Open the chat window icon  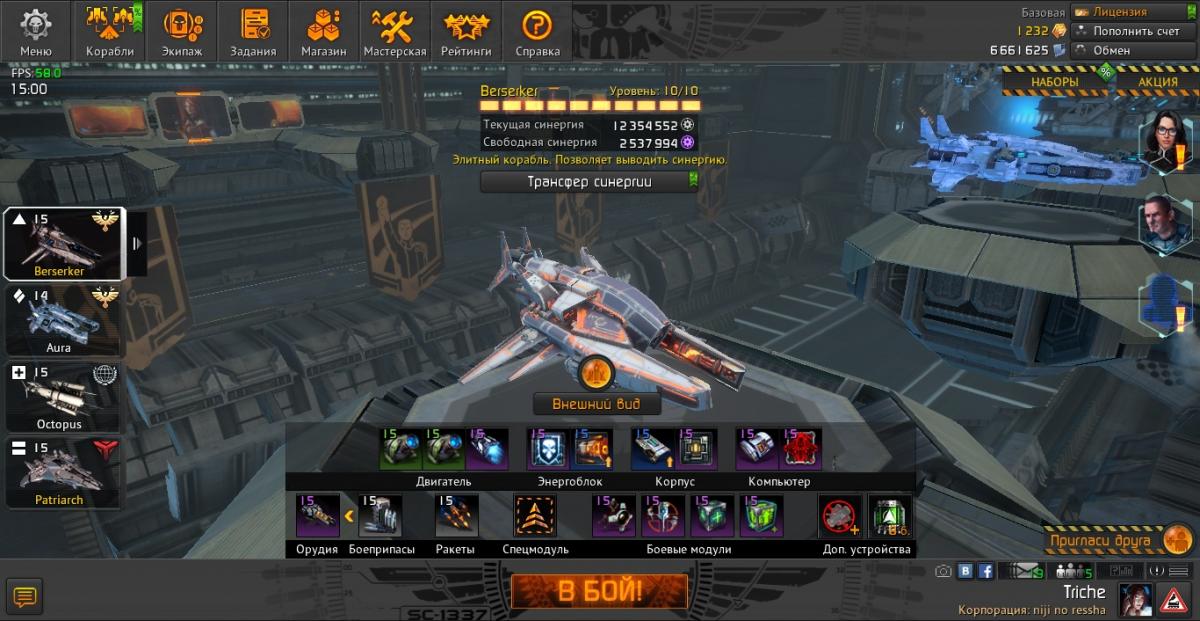(25, 597)
